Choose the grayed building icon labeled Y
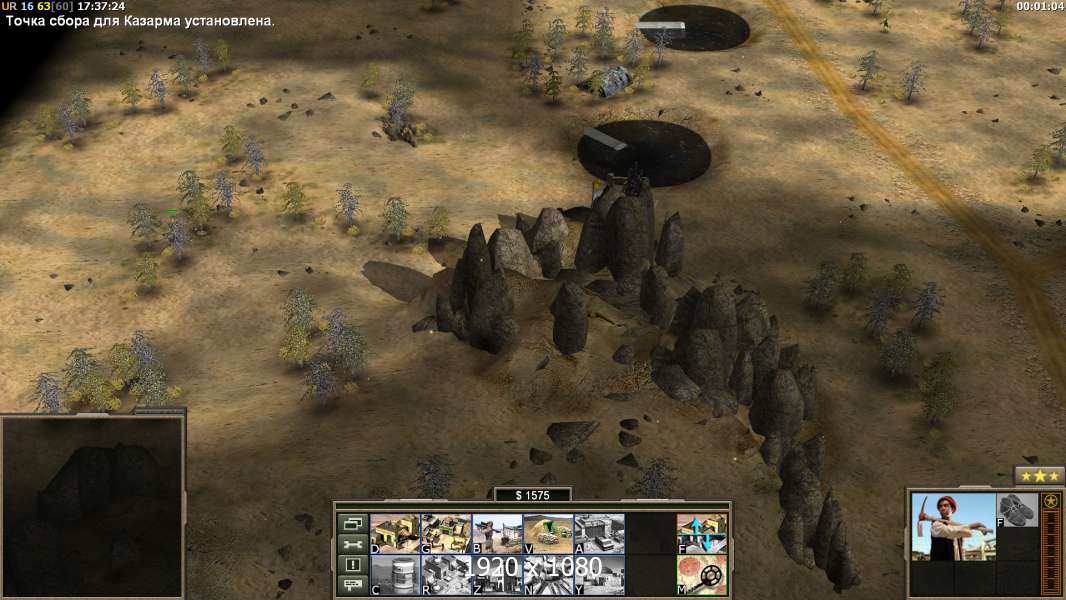Screen dimensions: 1066x600 tap(599, 575)
